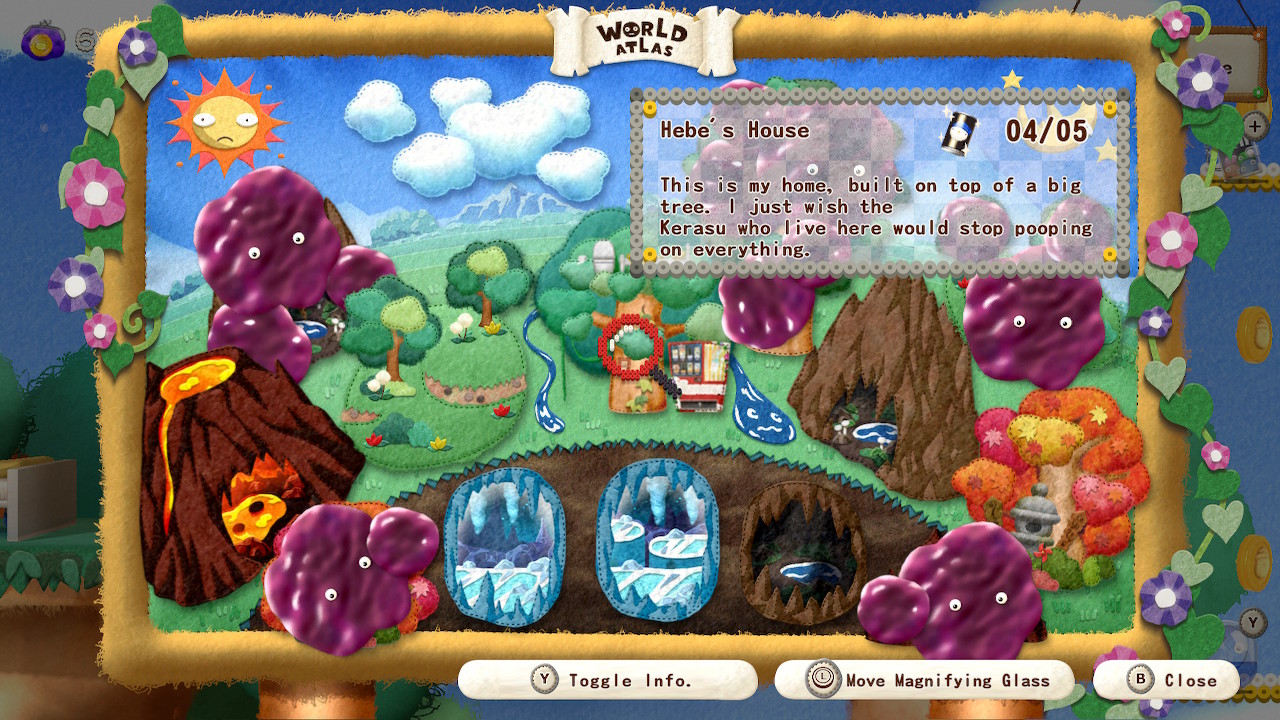Screen dimensions: 1280x720
Task: Click the framed picture in the top right corner
Action: point(1228,65)
